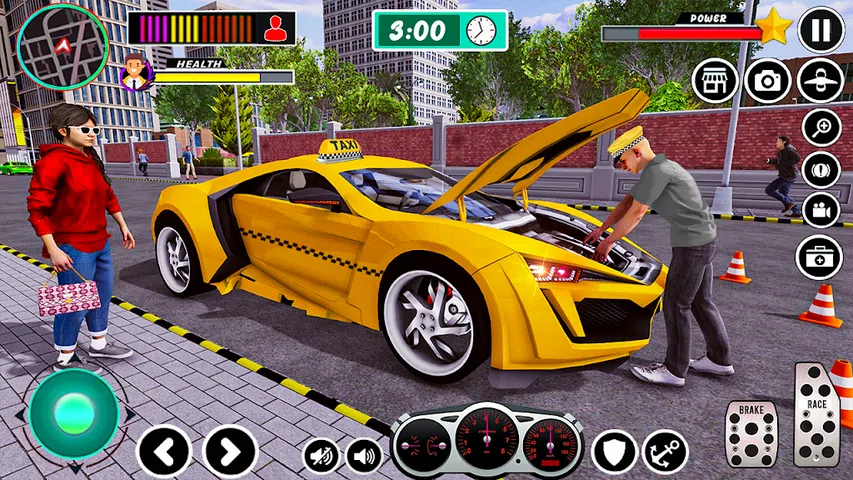Mute sound with the crossed speaker icon
Viewport: 853px width, 480px height.
(322, 456)
